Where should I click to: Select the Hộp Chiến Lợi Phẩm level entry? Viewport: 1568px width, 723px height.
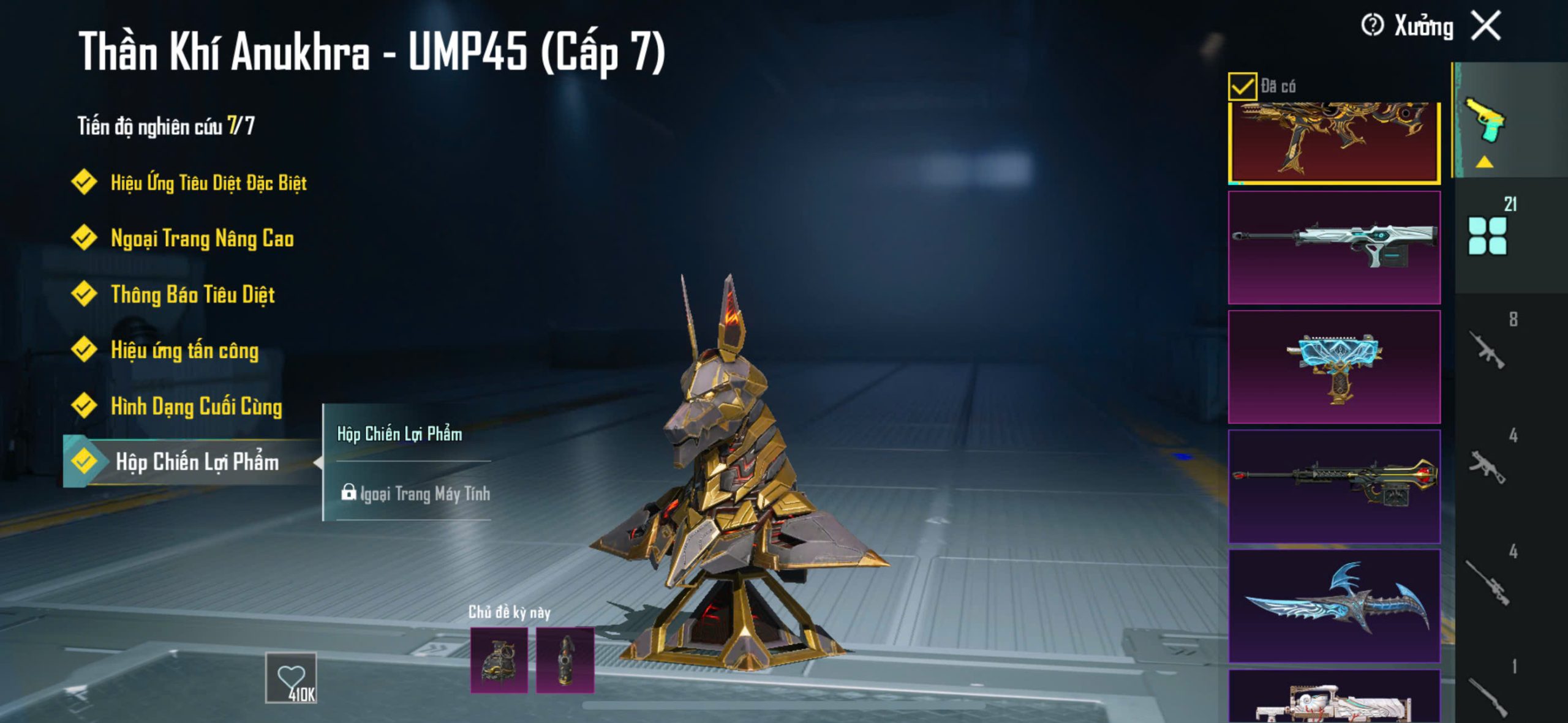(196, 462)
